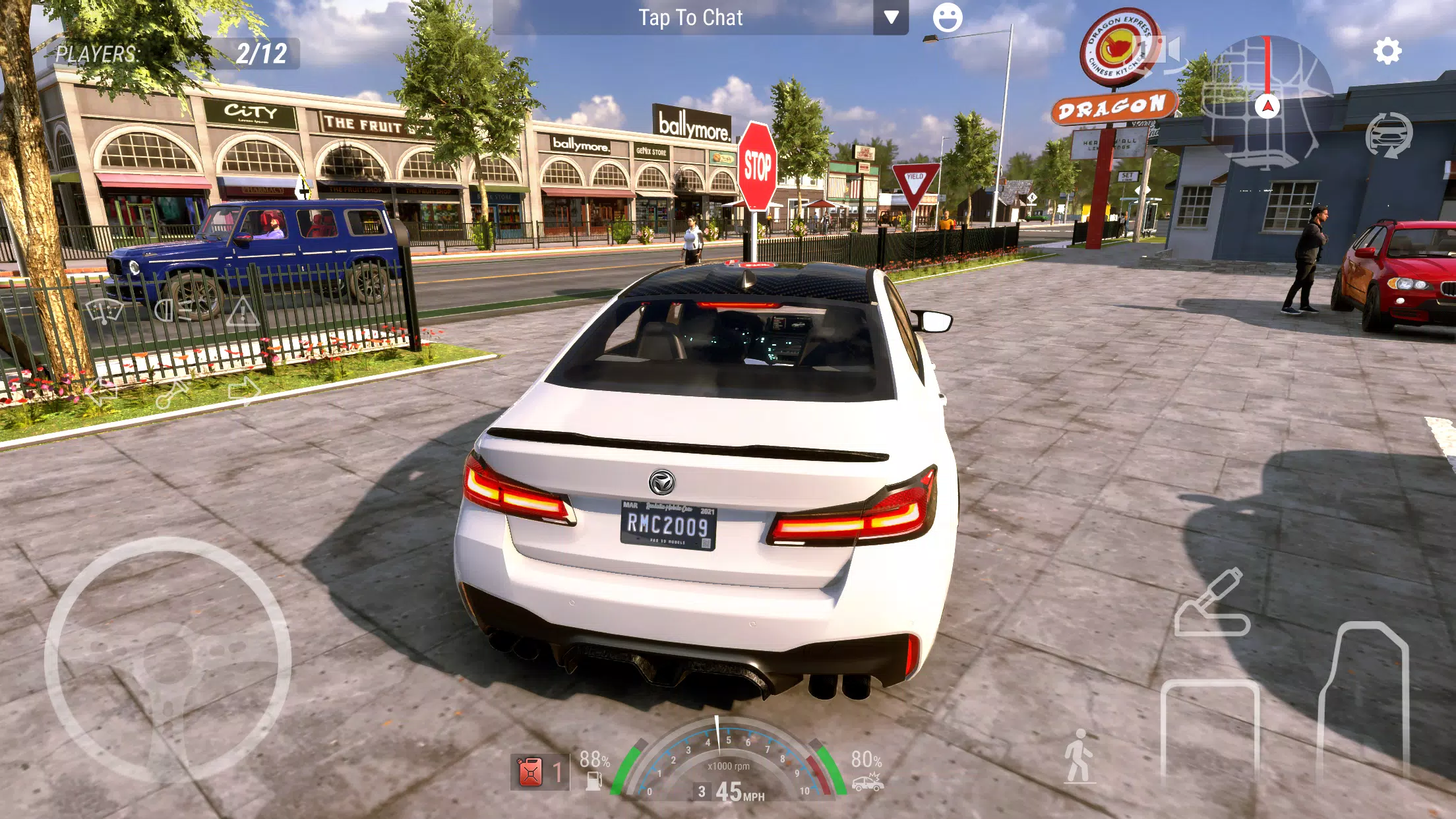Sound the horn icon
The width and height of the screenshot is (1456, 819).
(x=173, y=393)
